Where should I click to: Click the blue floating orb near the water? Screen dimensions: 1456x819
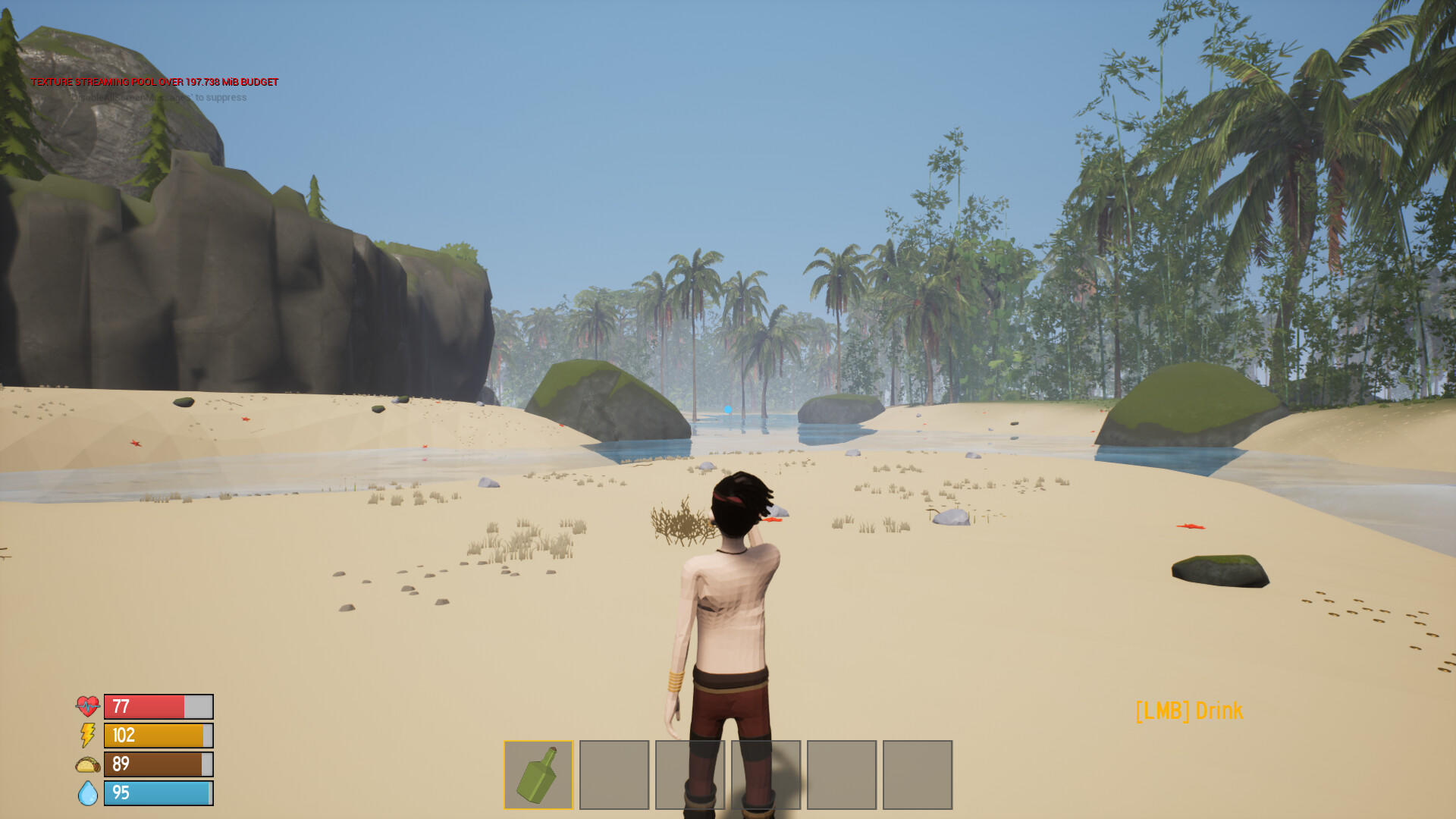(727, 408)
